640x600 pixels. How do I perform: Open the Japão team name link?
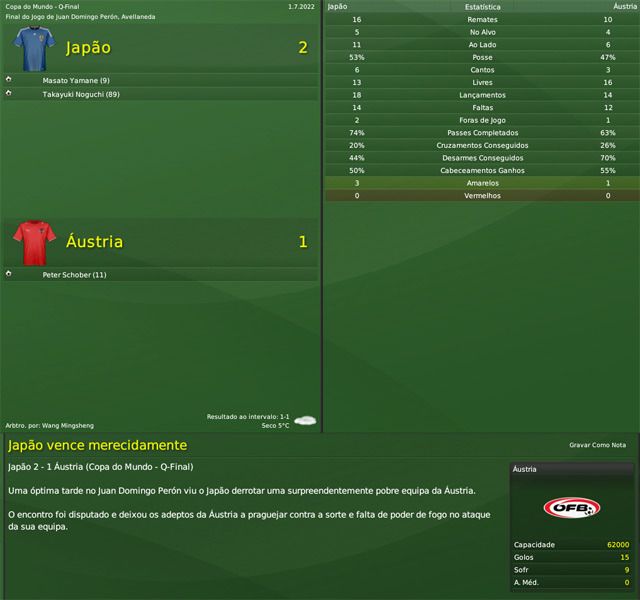tap(88, 48)
